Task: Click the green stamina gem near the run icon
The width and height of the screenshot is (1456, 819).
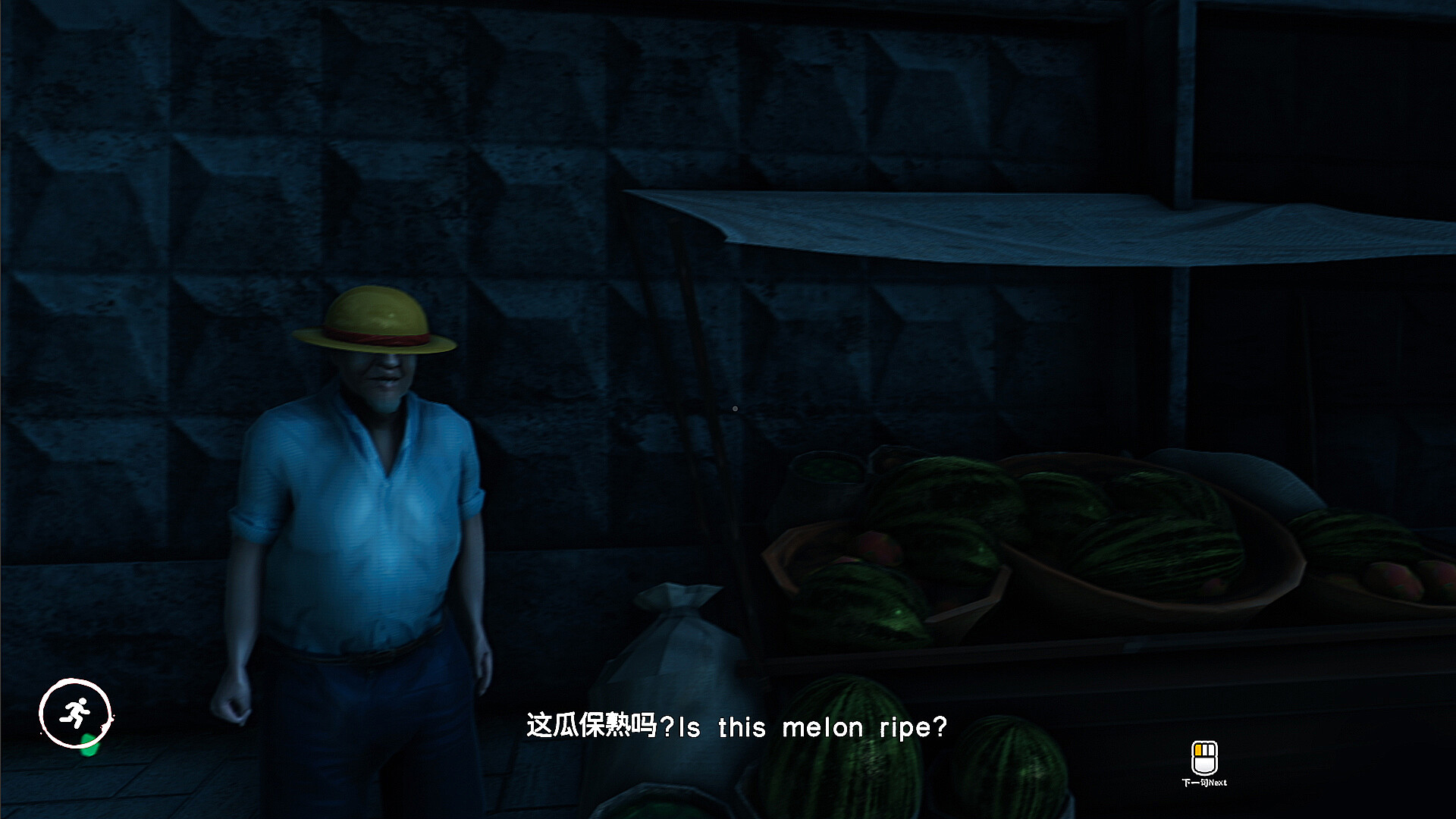Action: 89,746
